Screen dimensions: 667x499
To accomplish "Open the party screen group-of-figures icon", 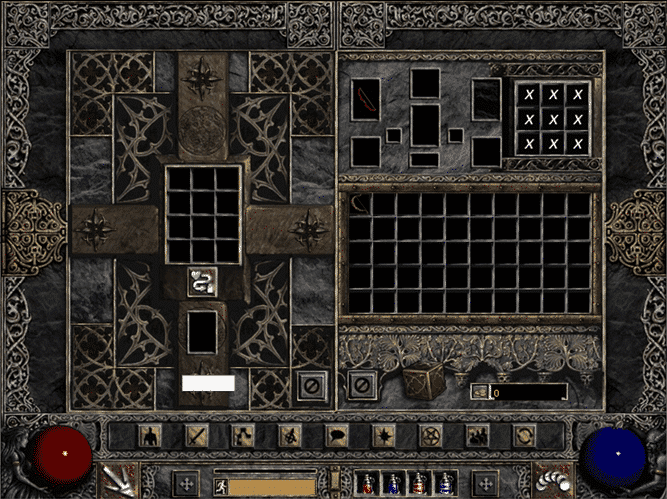I will pyautogui.click(x=477, y=435).
